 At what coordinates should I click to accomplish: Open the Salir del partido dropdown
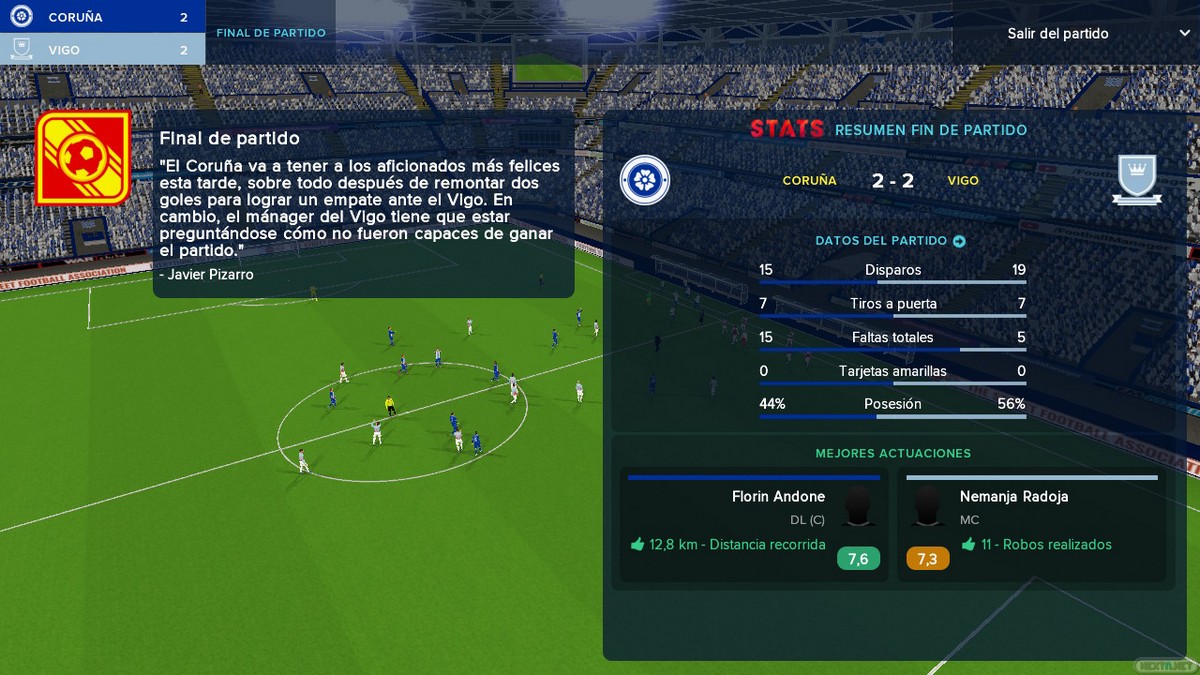click(1075, 33)
